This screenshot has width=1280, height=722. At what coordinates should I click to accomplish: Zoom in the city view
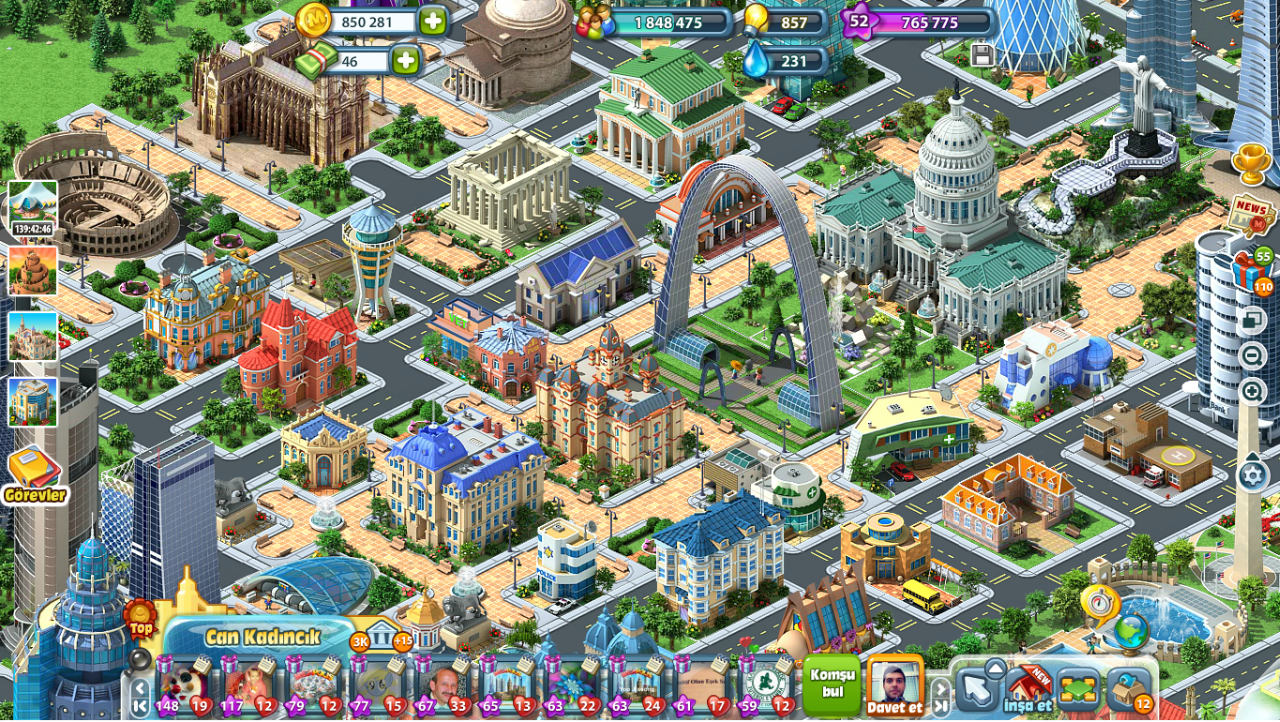click(1252, 391)
